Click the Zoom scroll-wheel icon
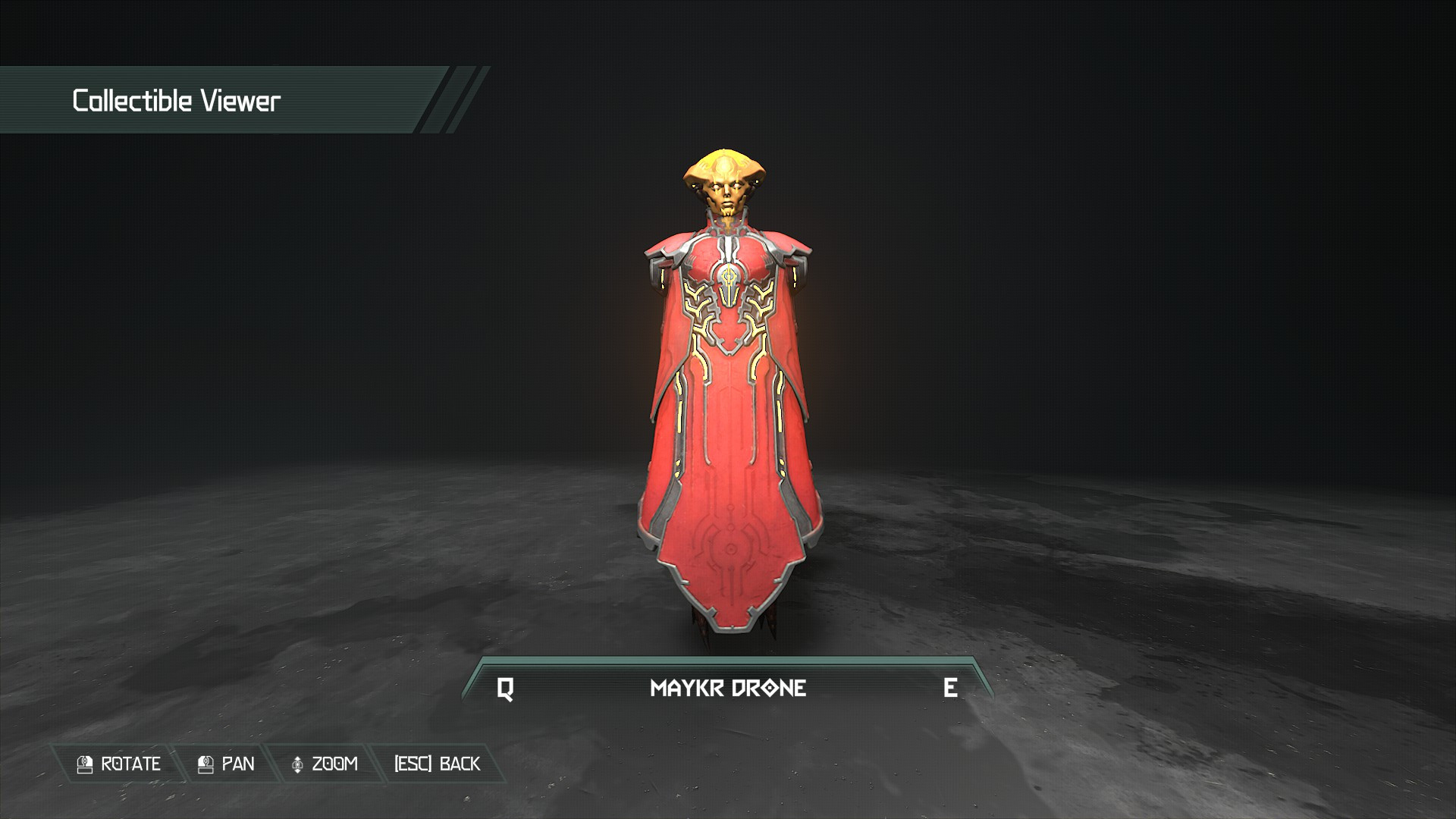This screenshot has height=819, width=1456. coord(298,764)
